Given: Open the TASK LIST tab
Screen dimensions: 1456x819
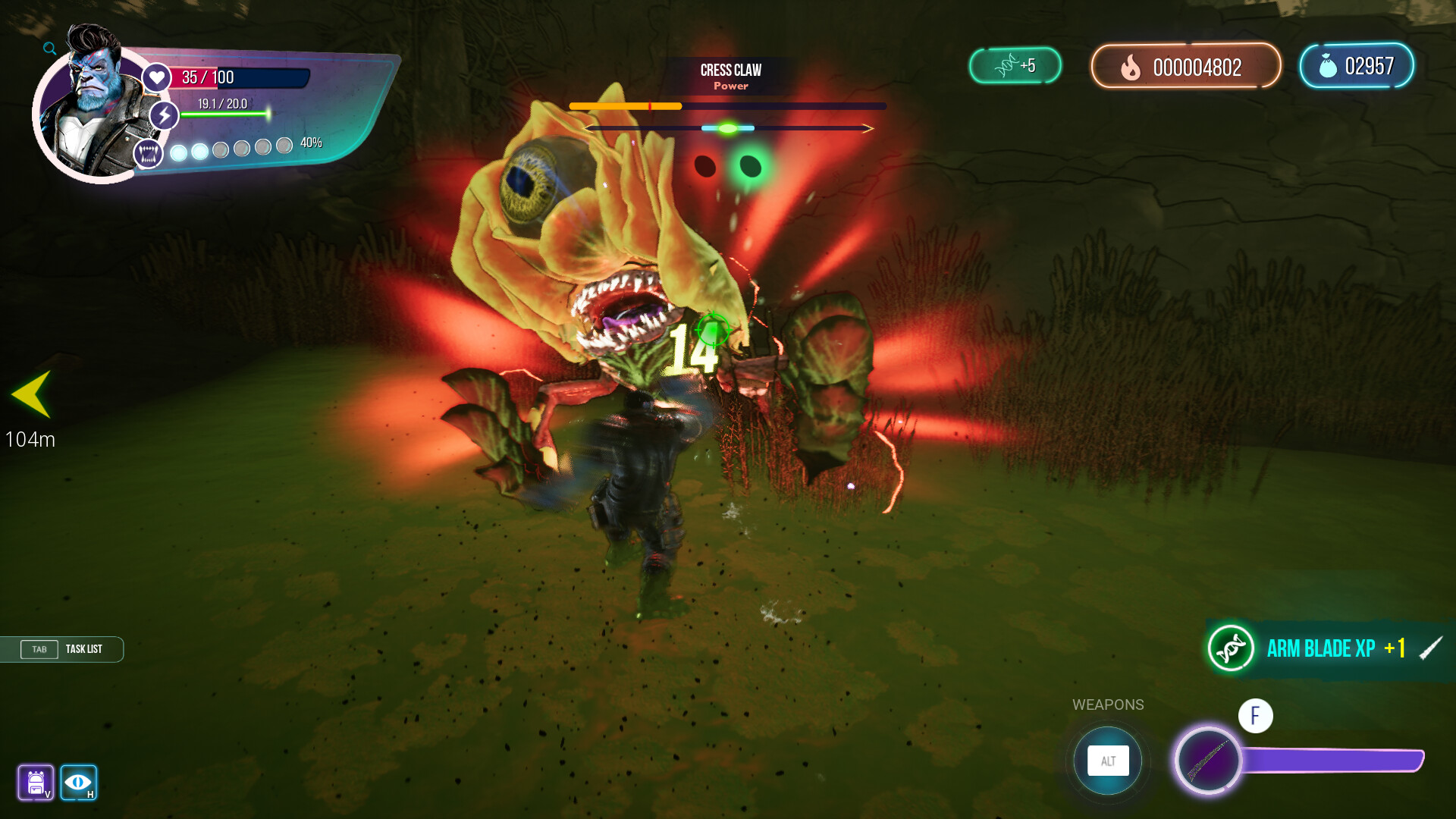Looking at the screenshot, I should [x=86, y=649].
